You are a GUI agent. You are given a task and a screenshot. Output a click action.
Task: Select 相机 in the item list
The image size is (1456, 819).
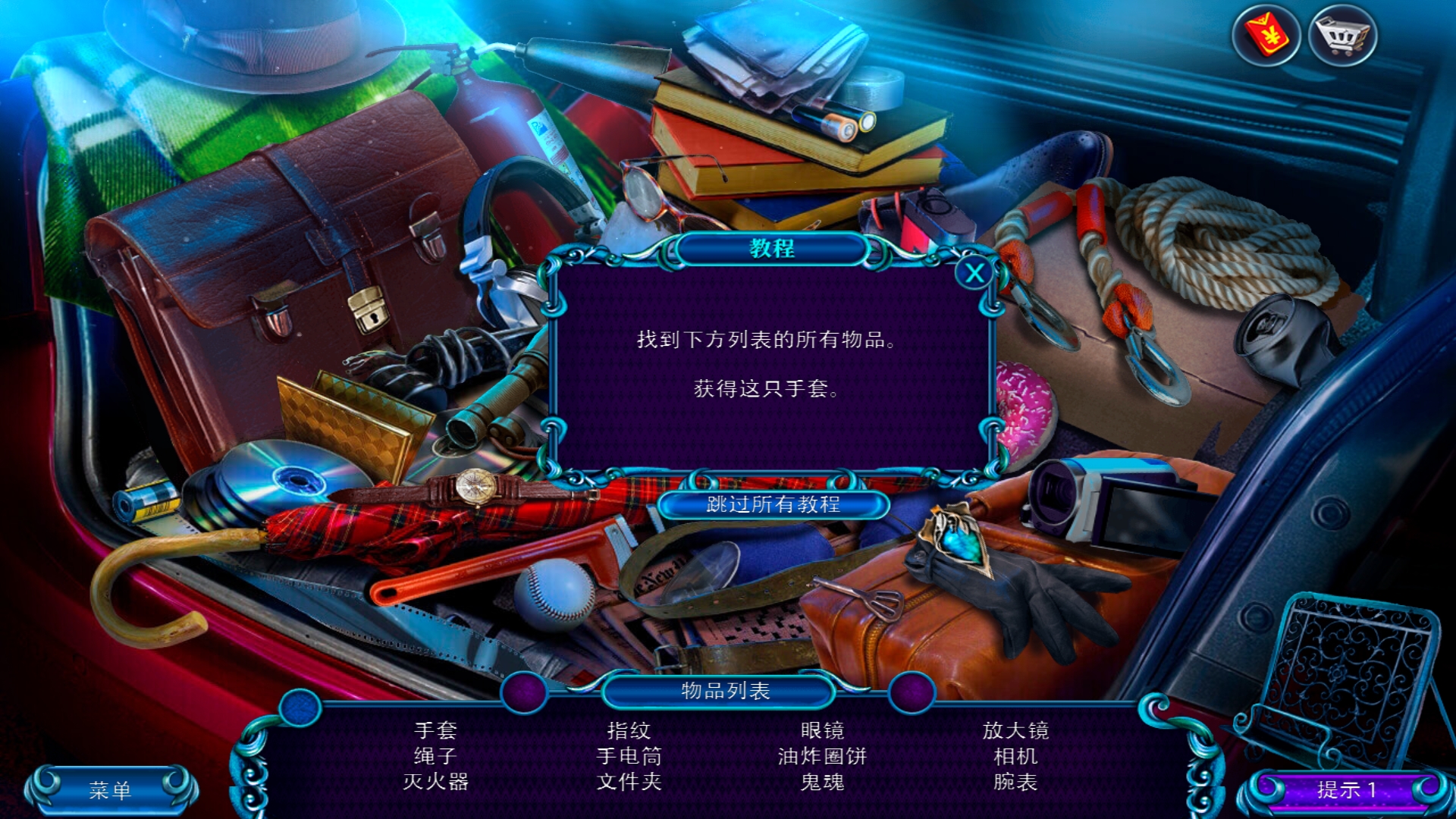pyautogui.click(x=1015, y=756)
